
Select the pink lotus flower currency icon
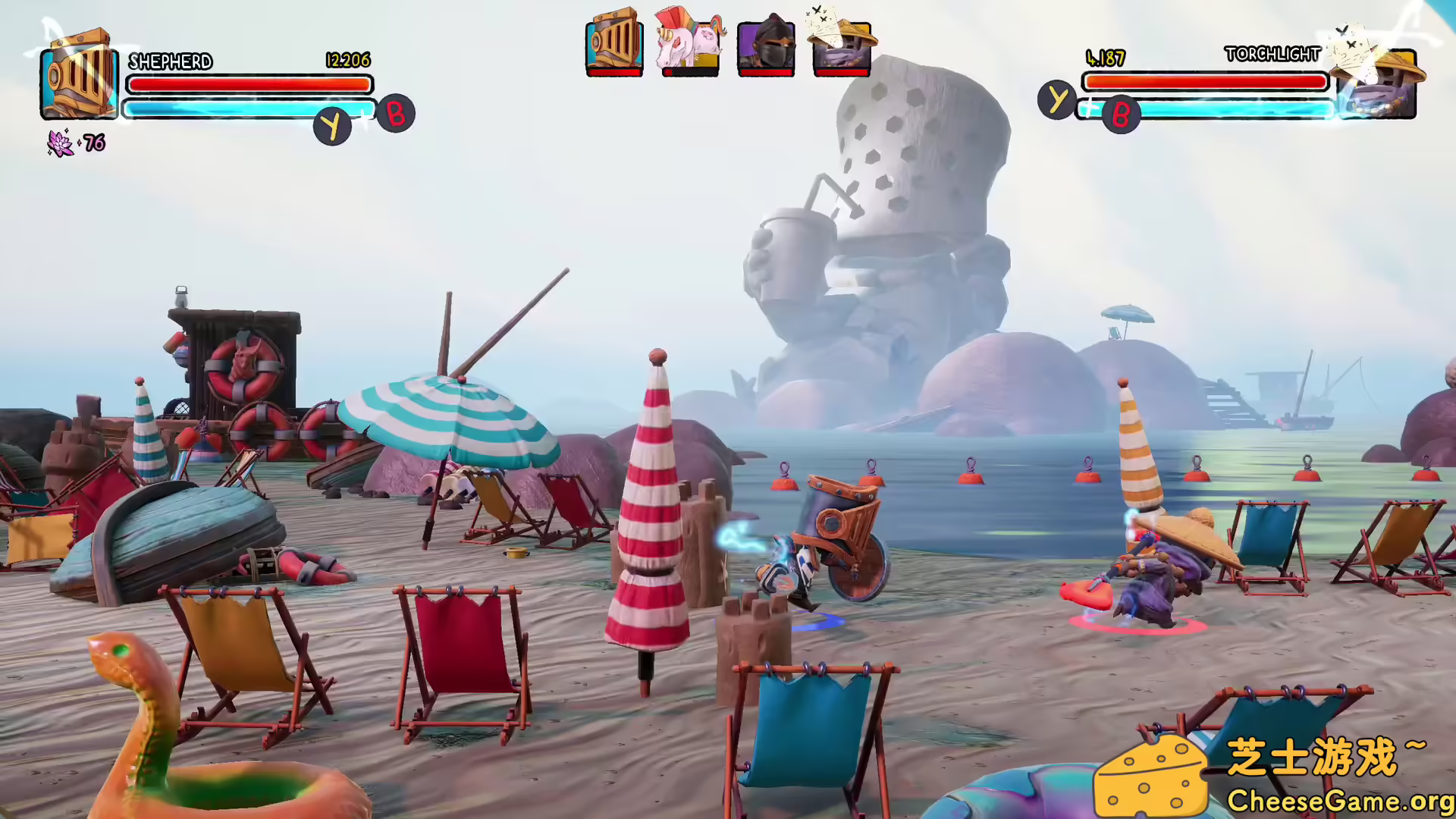pyautogui.click(x=59, y=143)
